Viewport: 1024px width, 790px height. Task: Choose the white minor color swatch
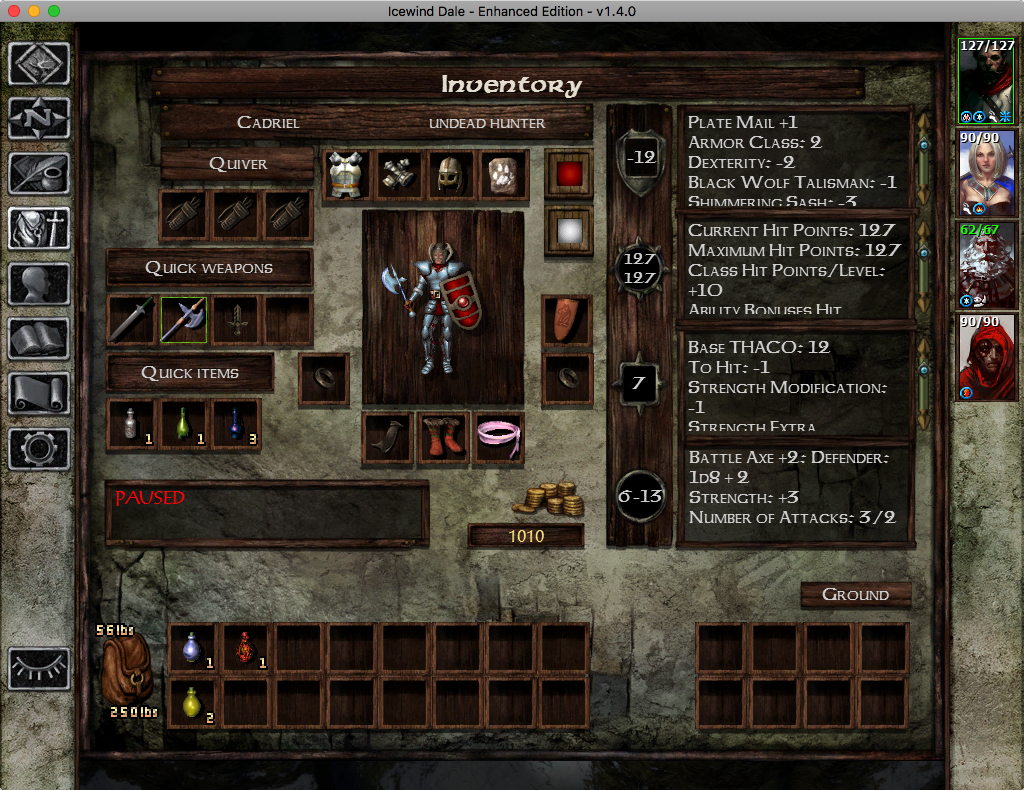click(568, 231)
